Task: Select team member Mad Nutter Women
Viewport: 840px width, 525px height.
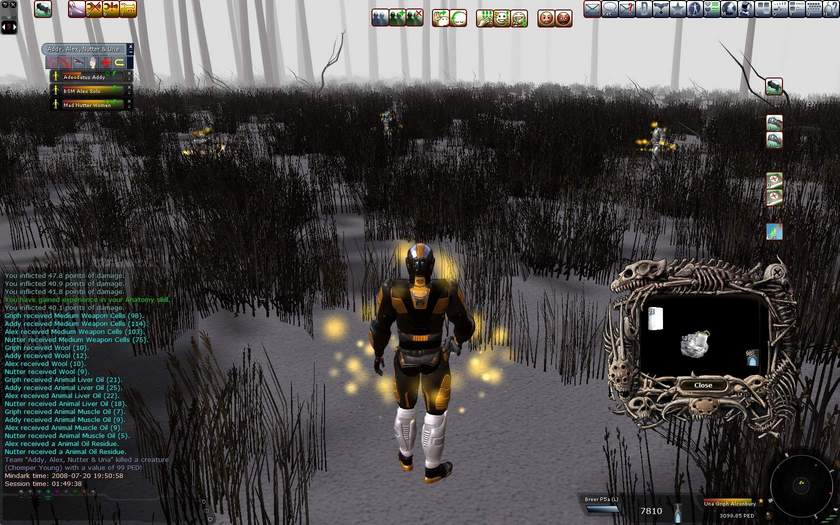Action: coord(84,103)
